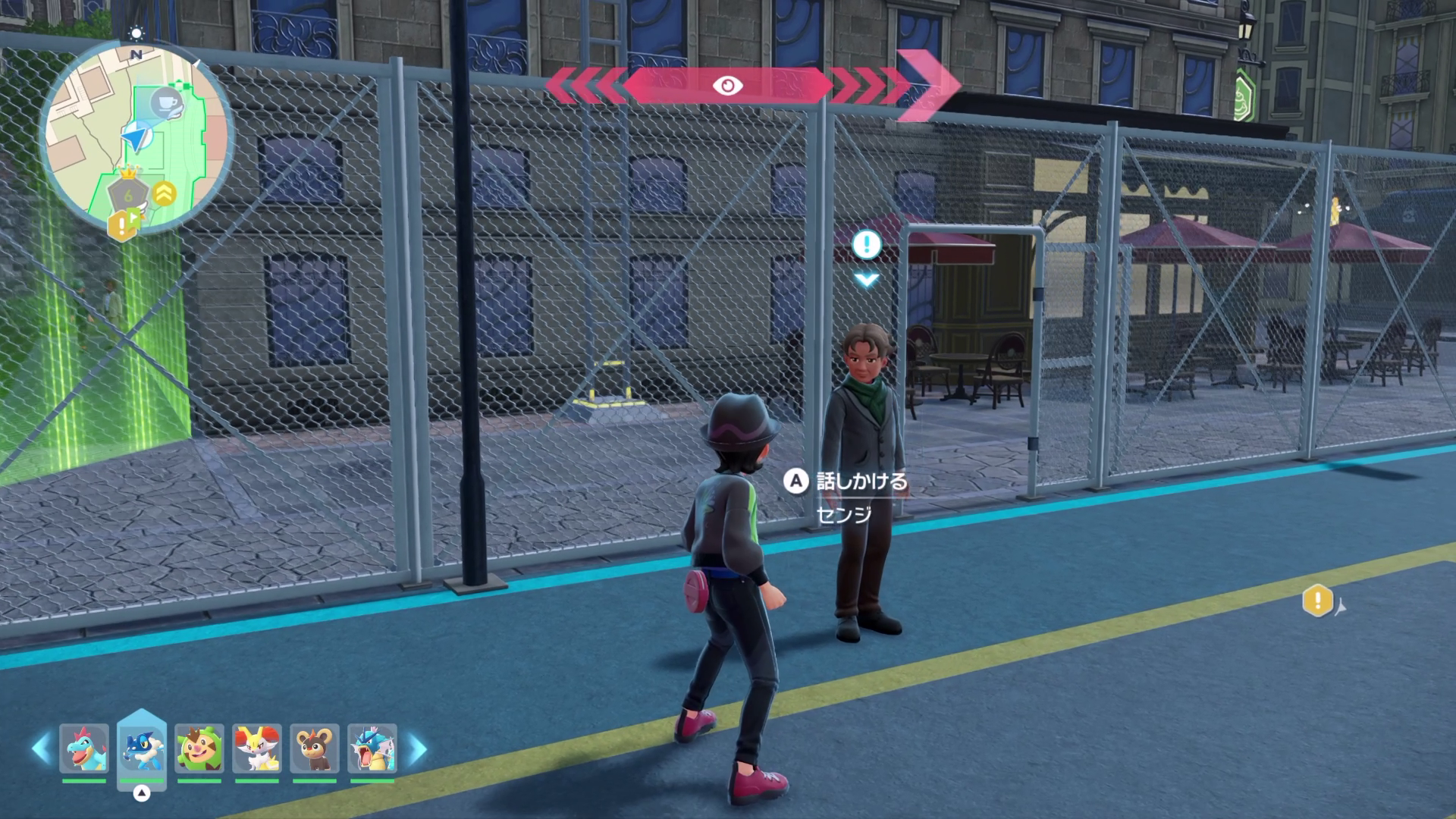Click the party bar's left arrow

tap(41, 748)
